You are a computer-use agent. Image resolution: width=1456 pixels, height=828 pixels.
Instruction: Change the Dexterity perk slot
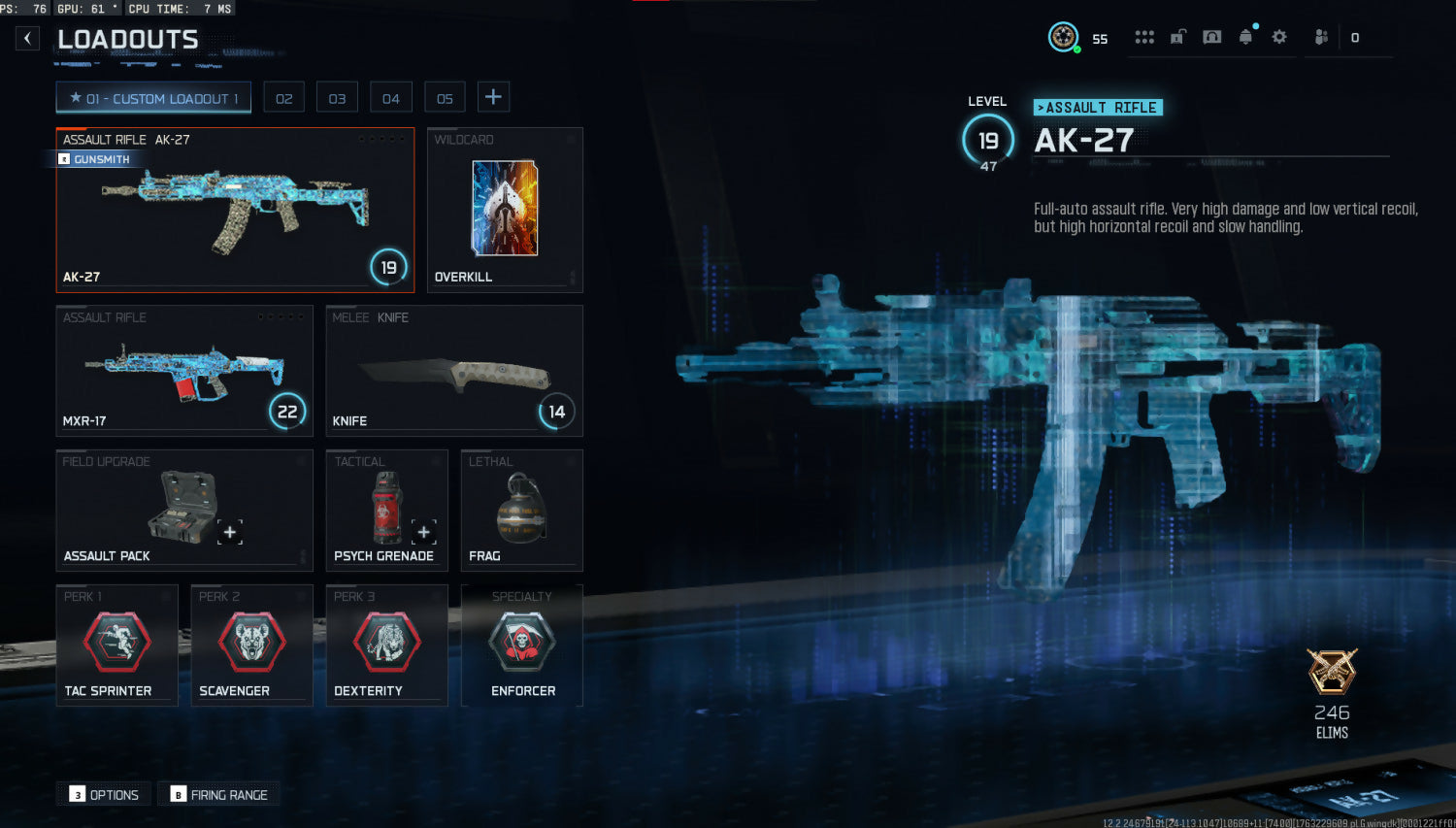[x=386, y=645]
